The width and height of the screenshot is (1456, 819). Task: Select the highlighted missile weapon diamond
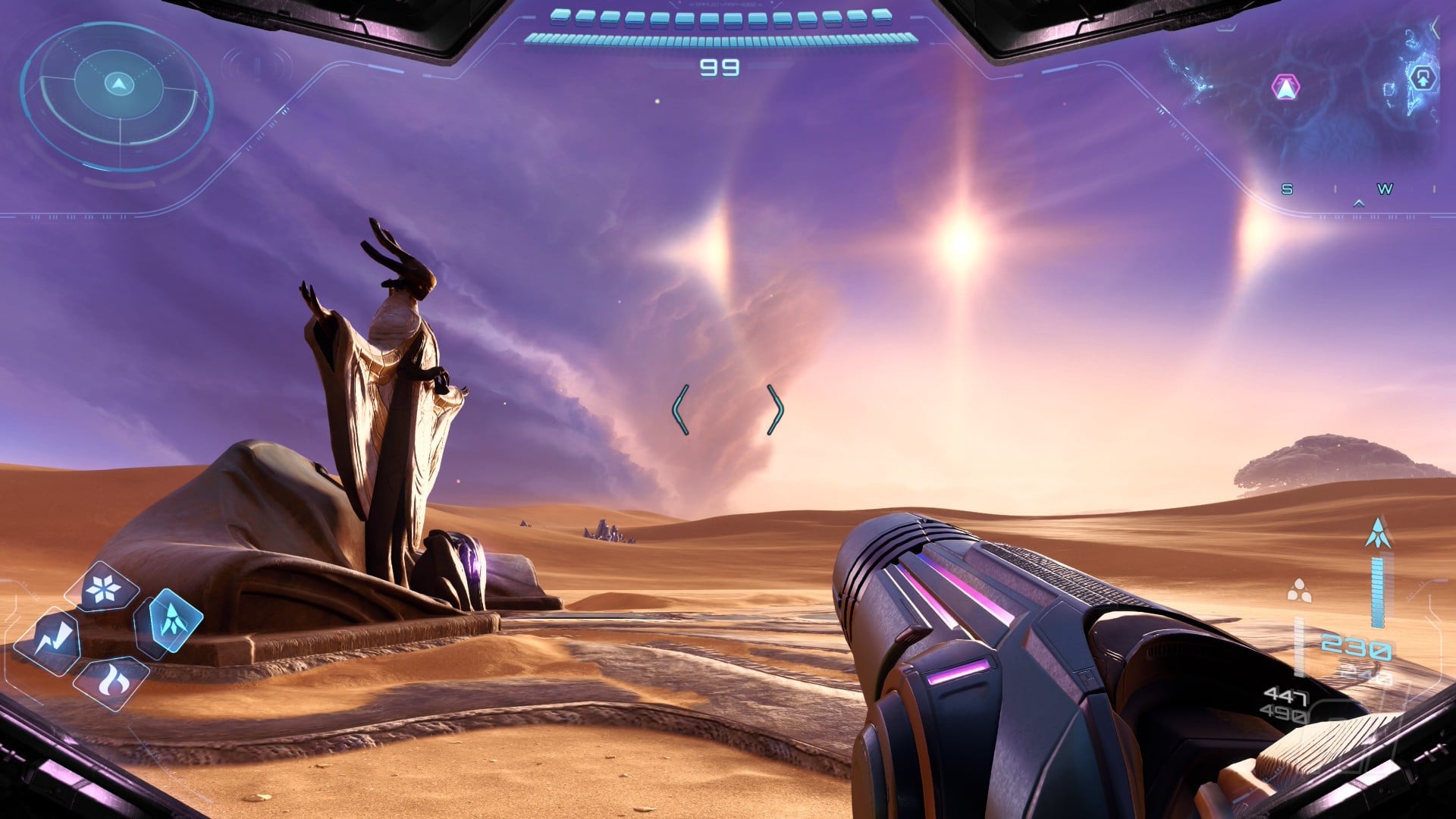[x=168, y=622]
